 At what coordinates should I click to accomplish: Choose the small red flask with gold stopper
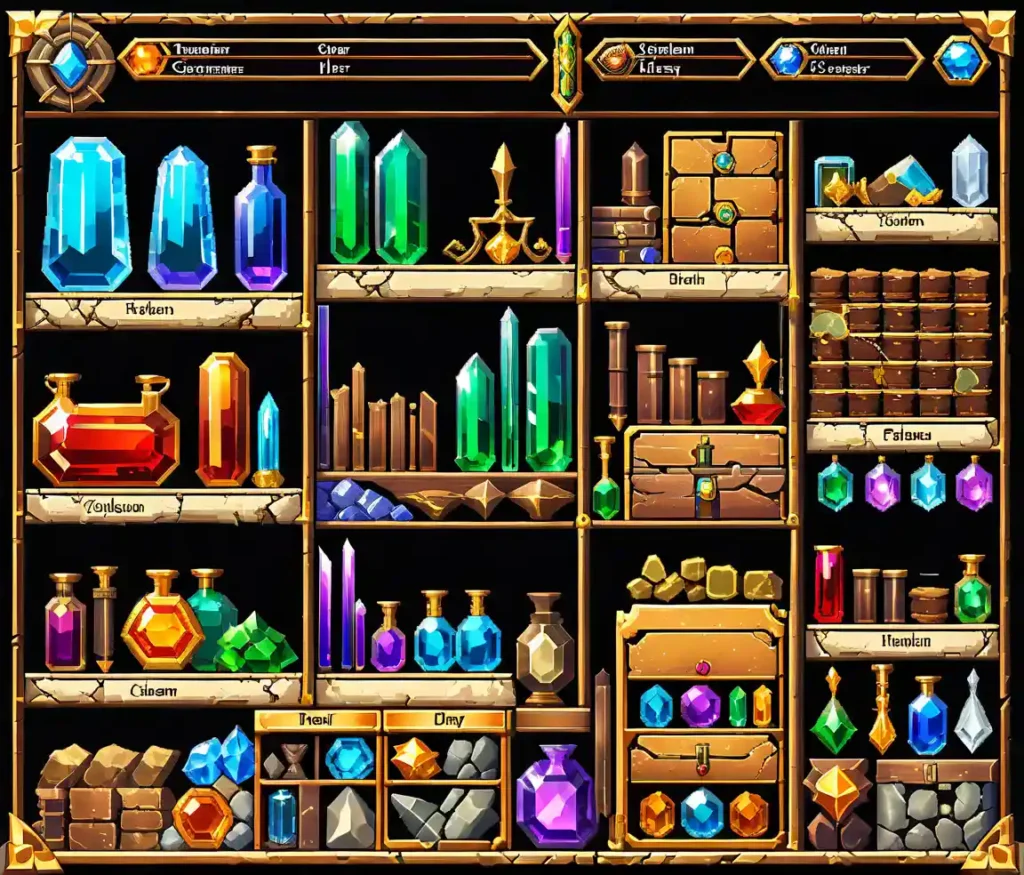pos(757,391)
